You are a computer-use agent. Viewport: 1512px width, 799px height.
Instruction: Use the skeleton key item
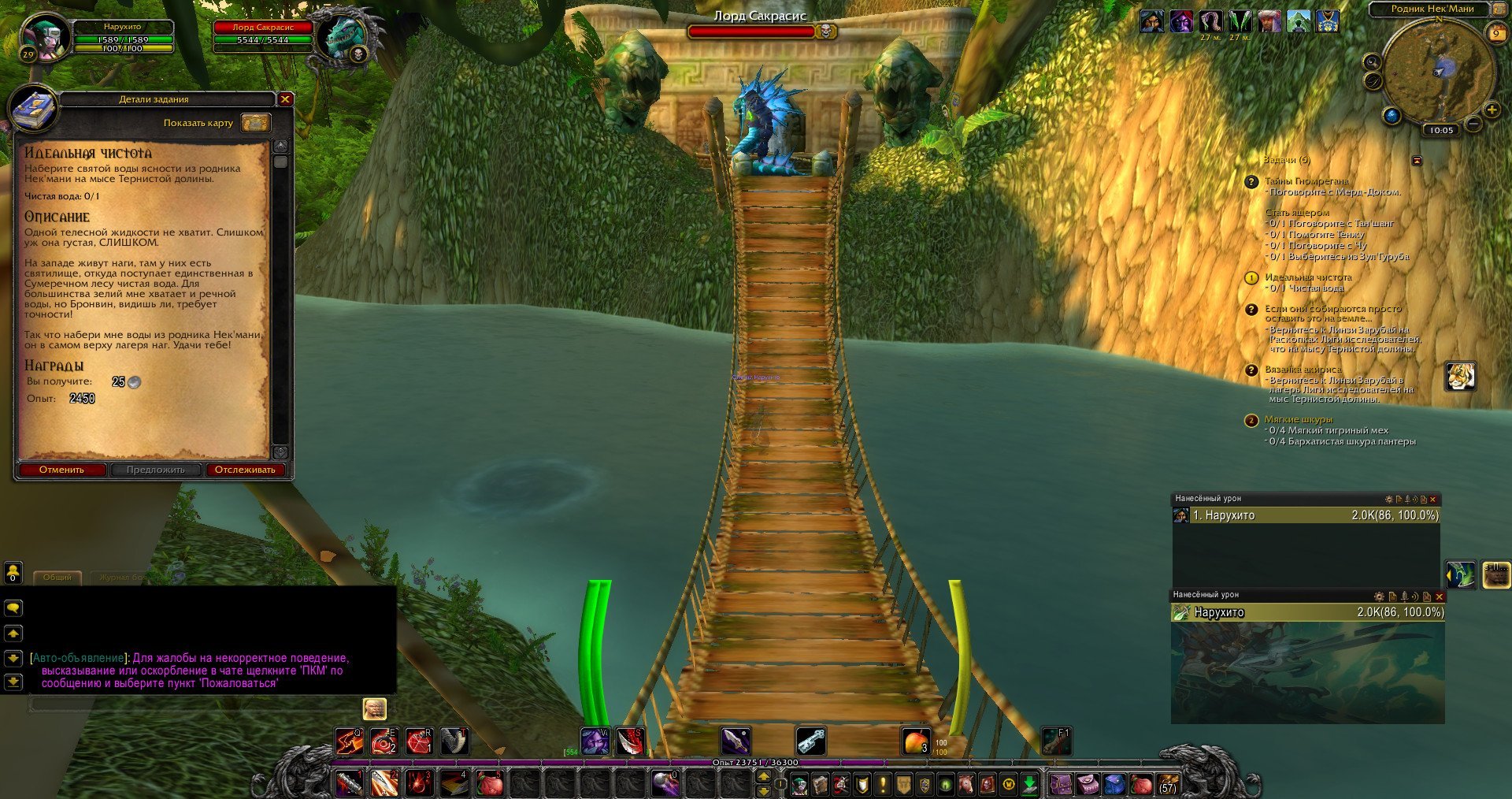810,741
